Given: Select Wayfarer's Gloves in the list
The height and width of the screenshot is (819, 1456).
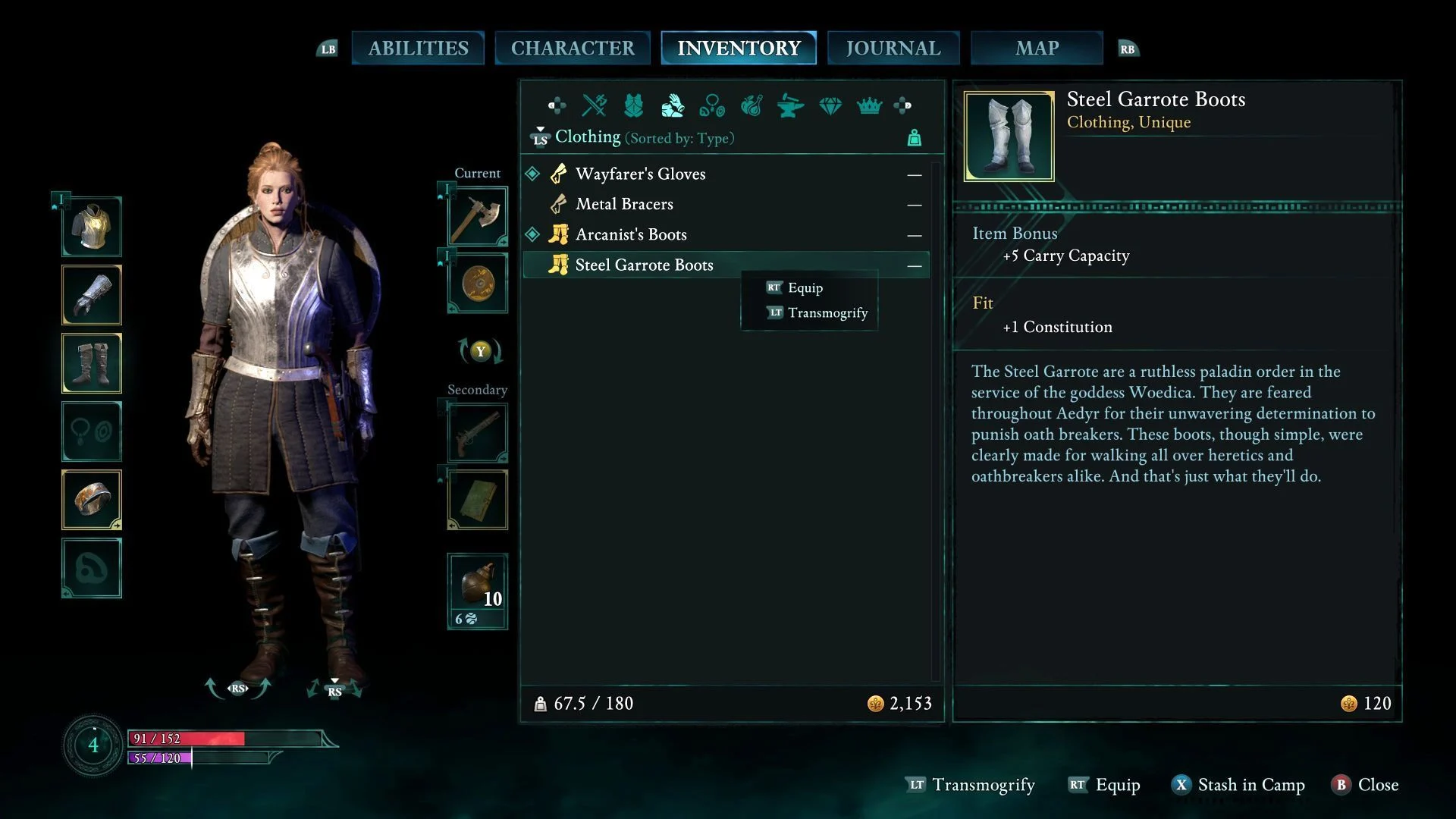Looking at the screenshot, I should point(640,174).
